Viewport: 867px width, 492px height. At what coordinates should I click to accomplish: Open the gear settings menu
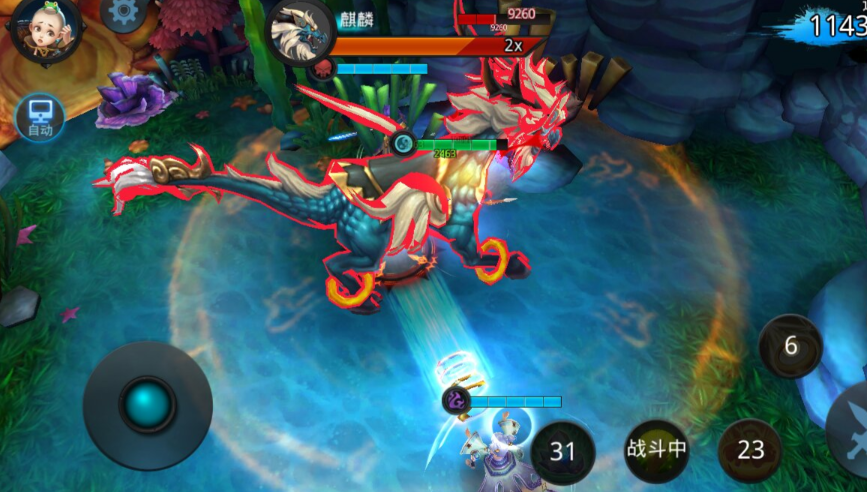tap(124, 13)
